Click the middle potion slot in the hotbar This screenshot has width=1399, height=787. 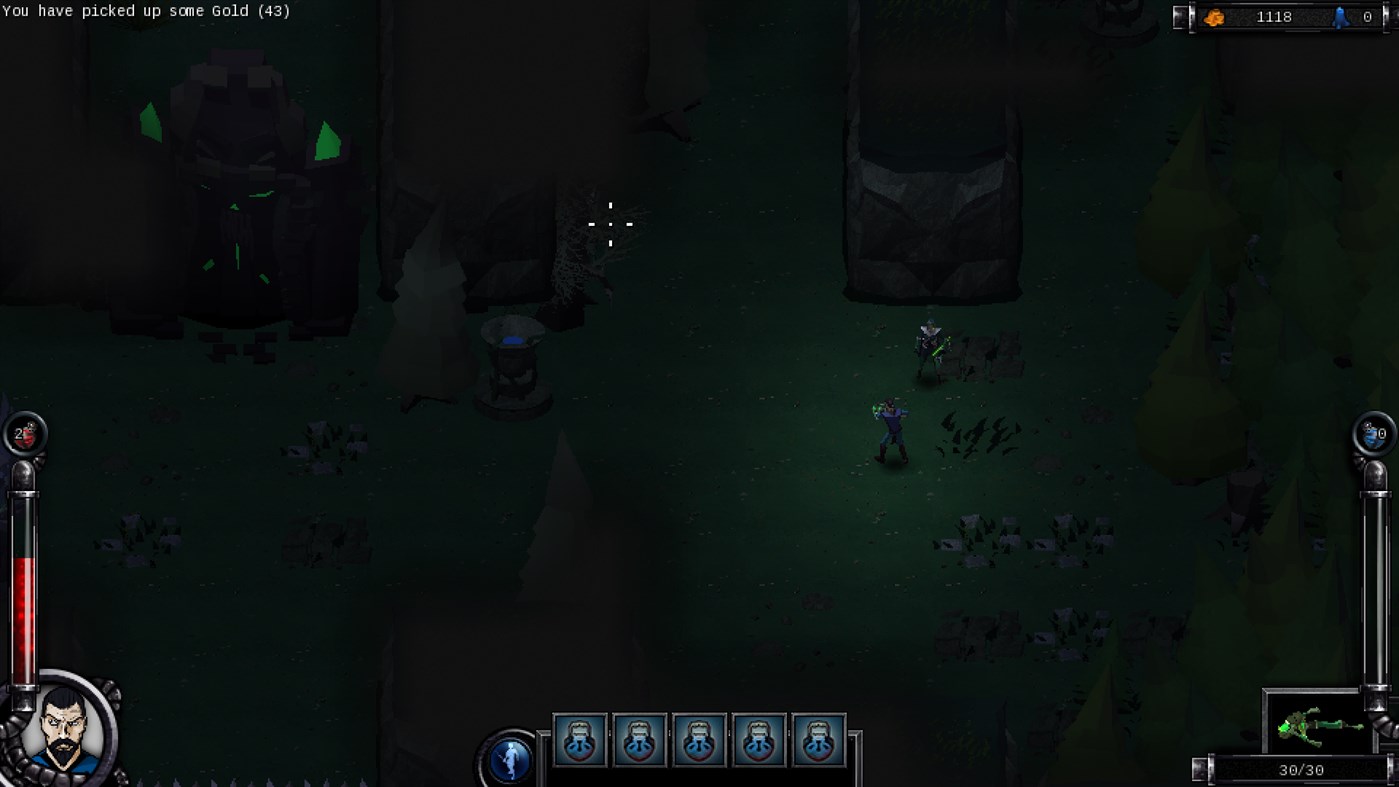699,740
